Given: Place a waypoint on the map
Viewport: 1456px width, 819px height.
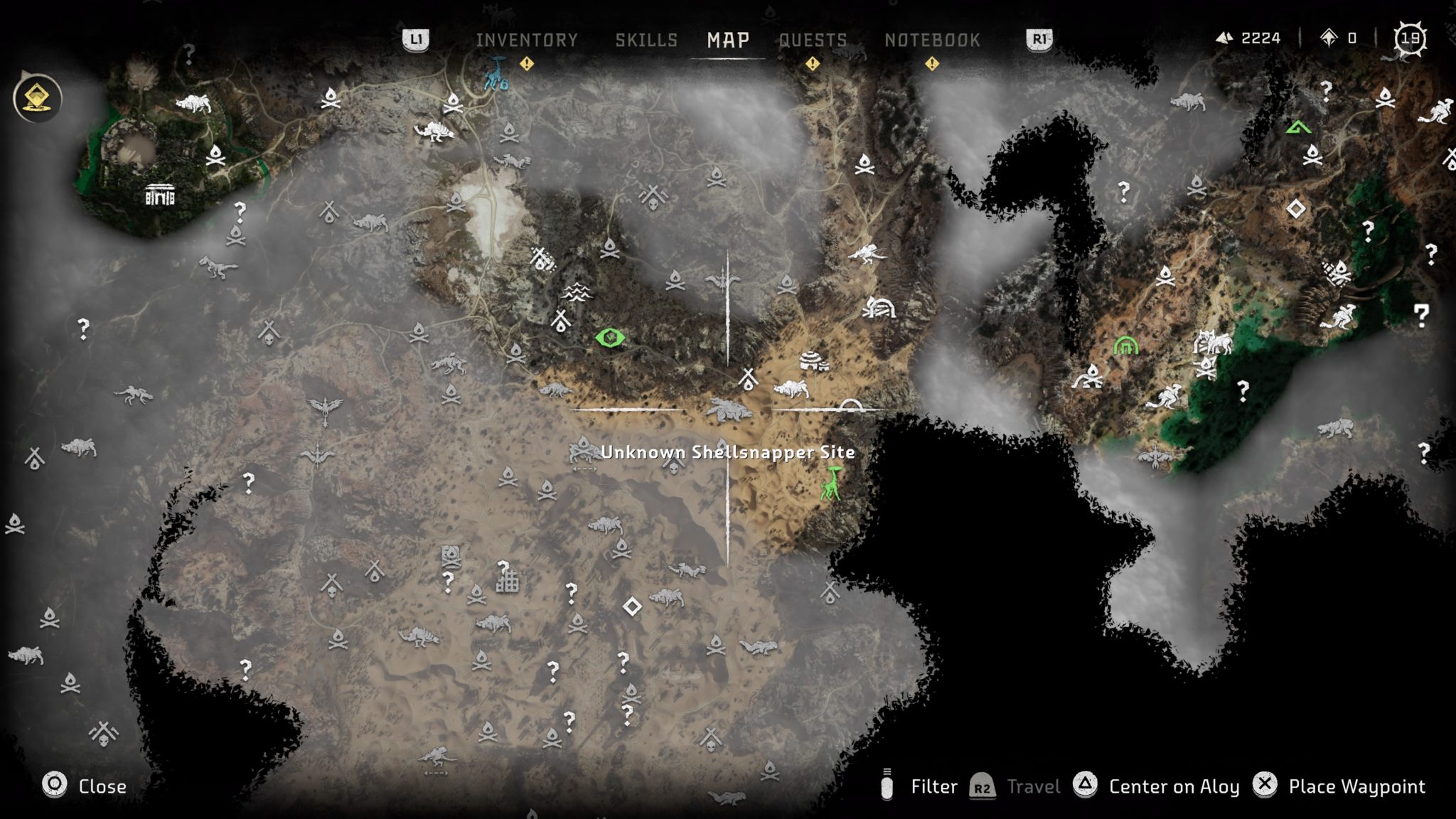Looking at the screenshot, I should point(1339,786).
